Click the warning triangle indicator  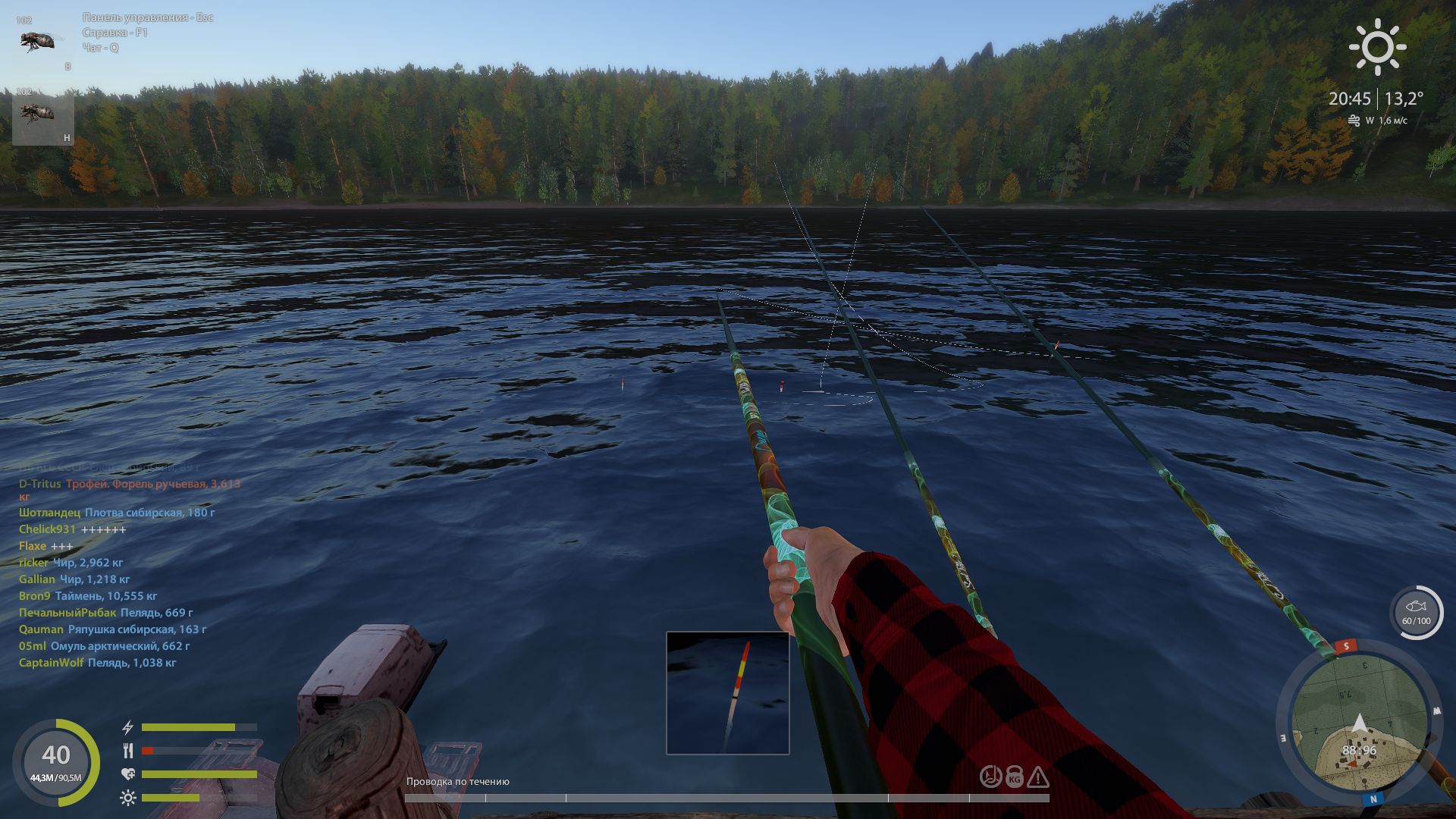coord(1038,777)
